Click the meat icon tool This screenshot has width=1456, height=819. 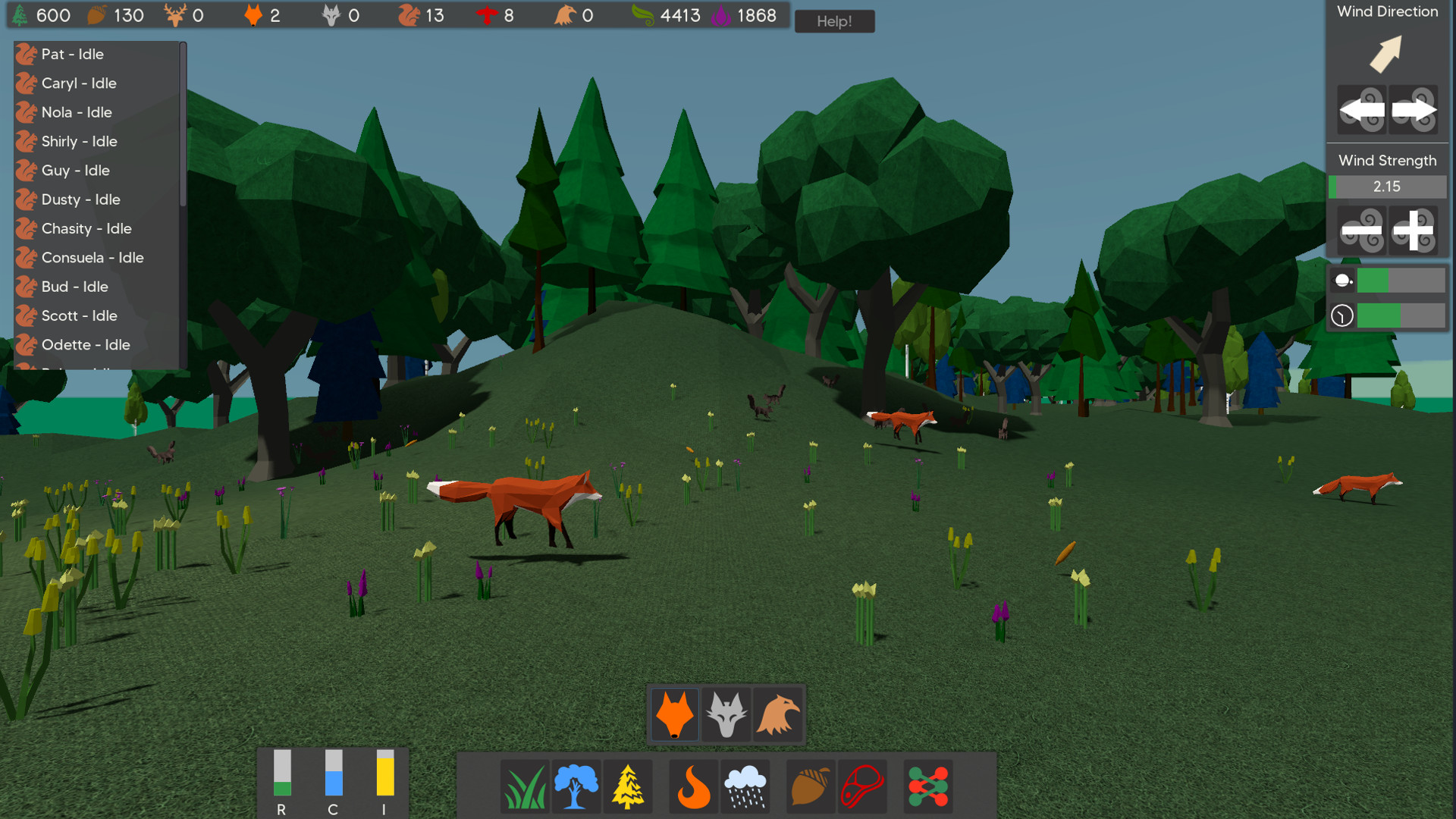(862, 786)
